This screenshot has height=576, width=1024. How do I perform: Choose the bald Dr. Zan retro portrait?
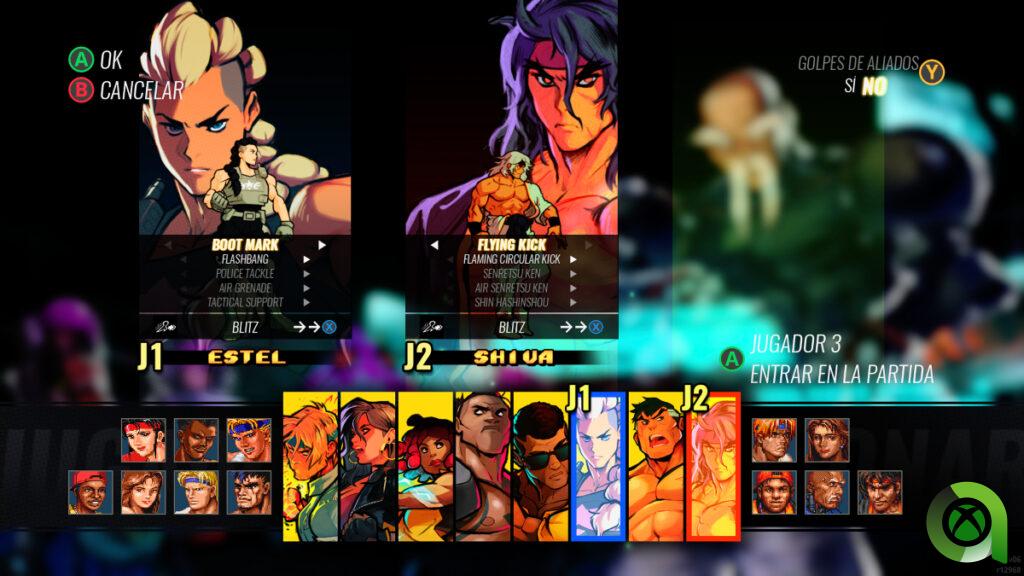coord(827,492)
